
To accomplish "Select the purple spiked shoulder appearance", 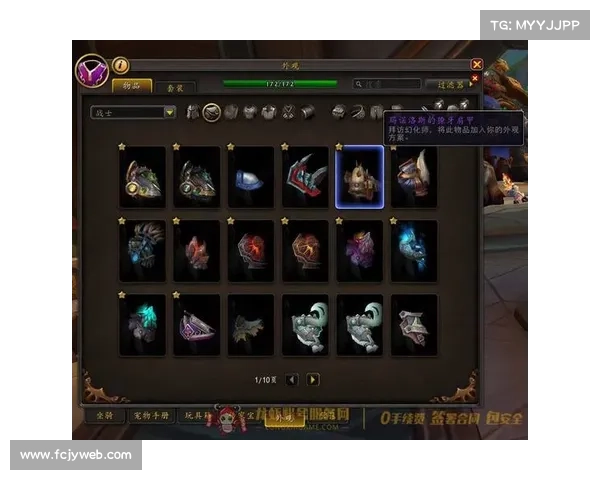I will tap(359, 250).
